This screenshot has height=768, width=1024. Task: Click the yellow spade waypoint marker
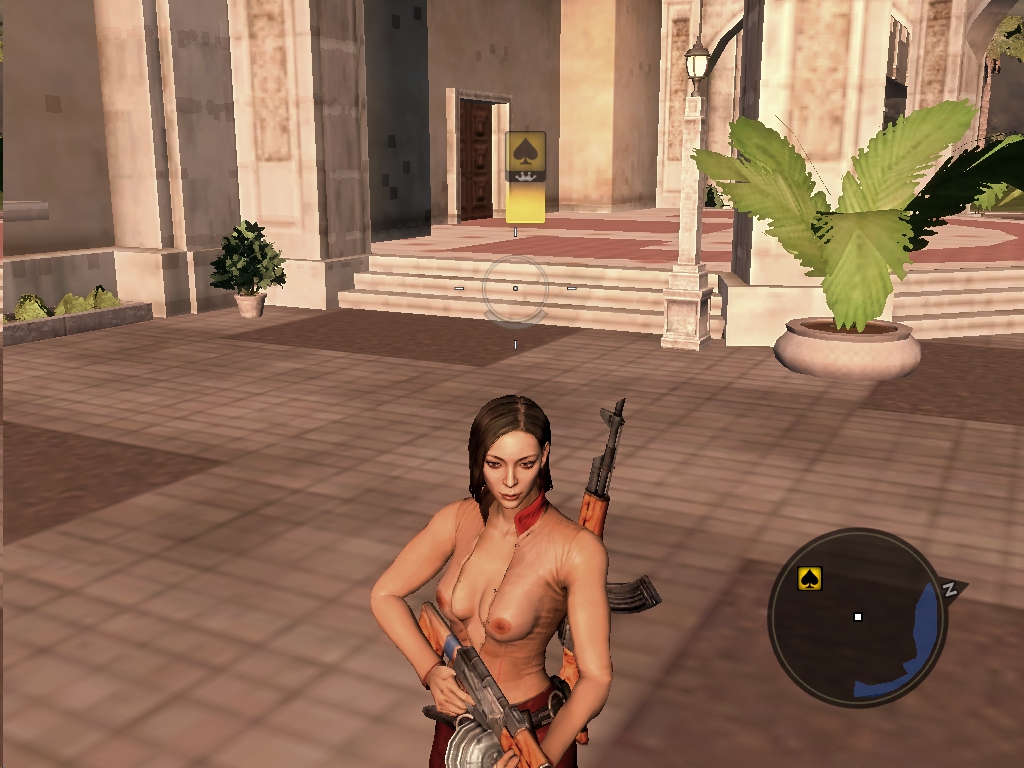click(525, 176)
